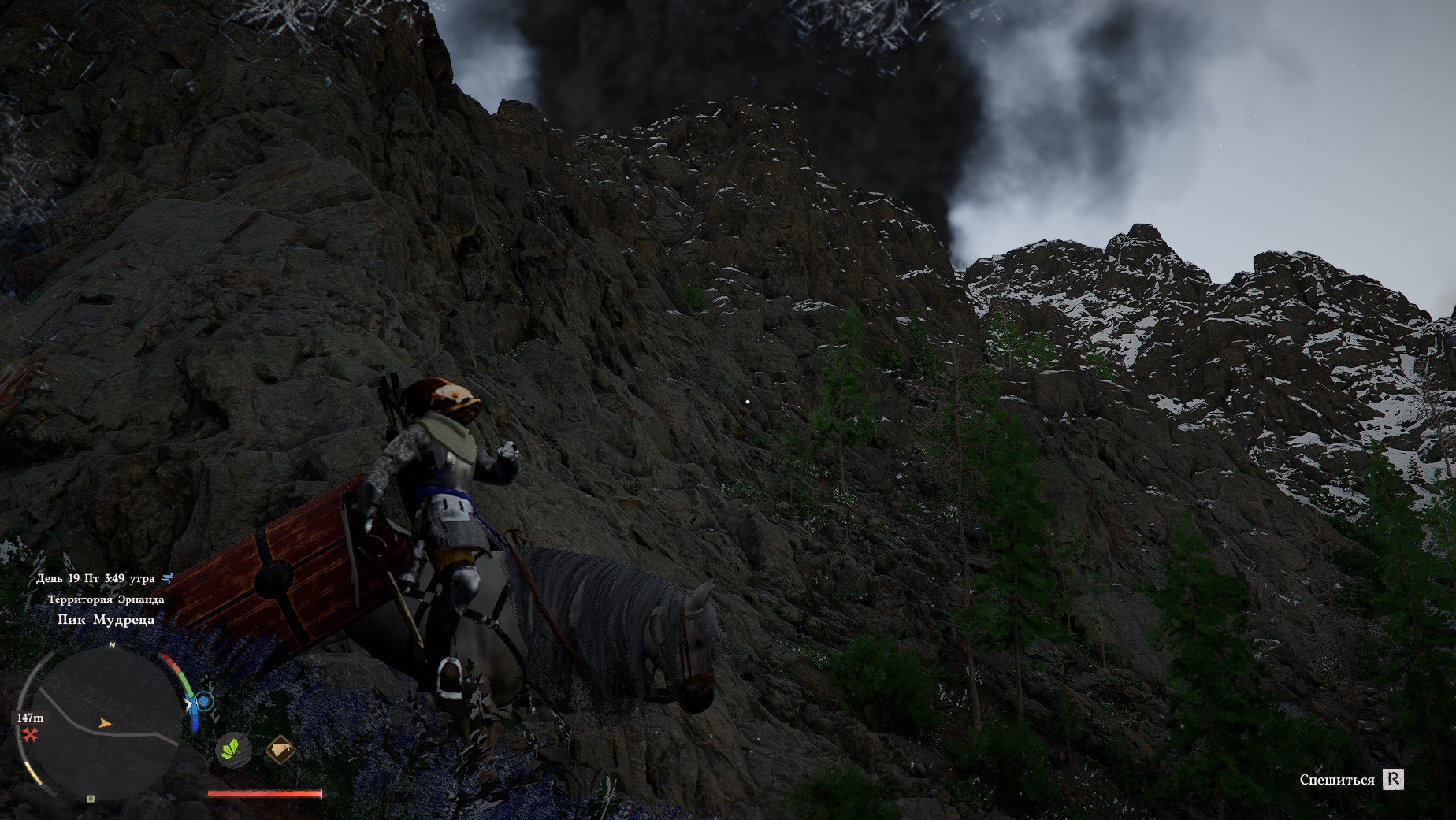Select the red crossed-swords marker beside the minimap
Viewport: 1456px width, 820px height.
click(30, 735)
